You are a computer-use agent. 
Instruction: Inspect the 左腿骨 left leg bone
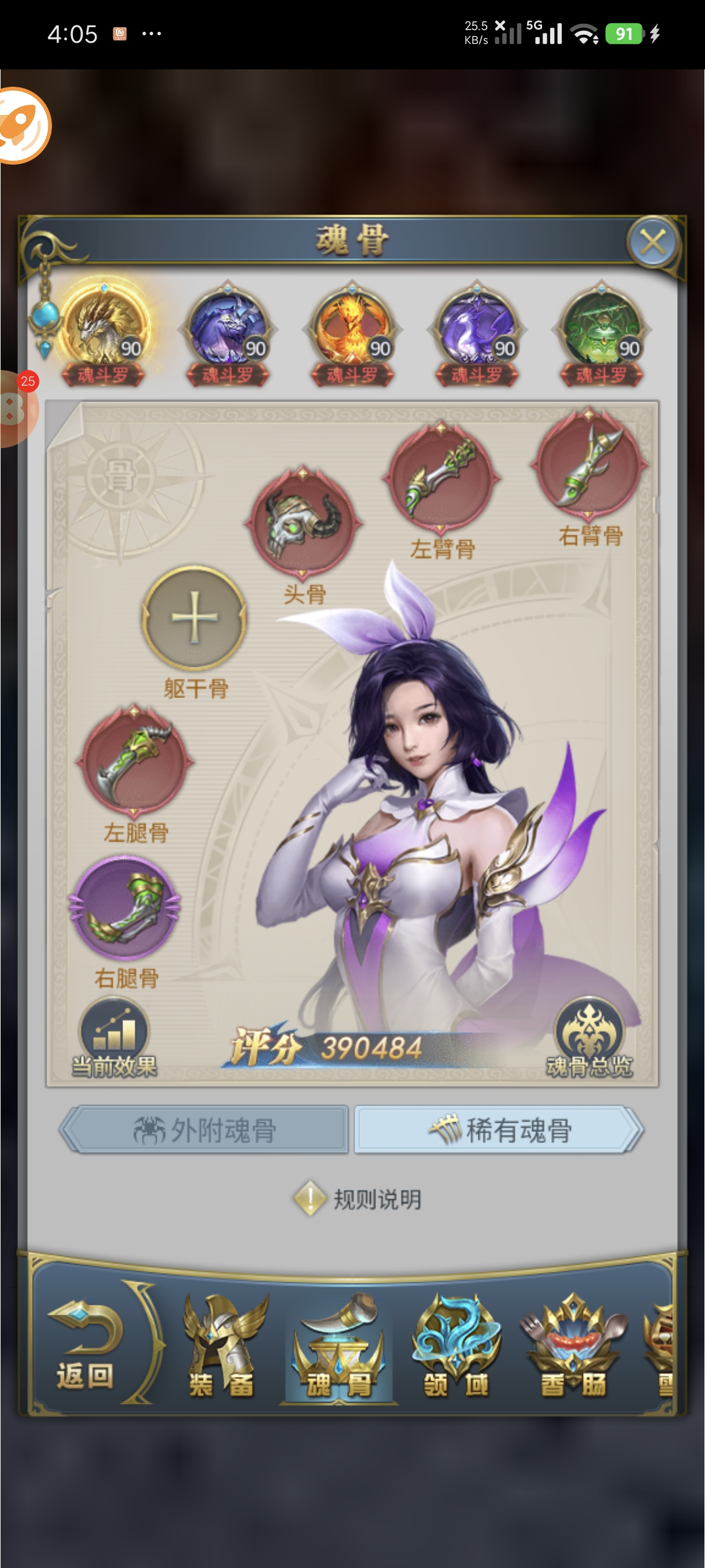click(x=134, y=761)
